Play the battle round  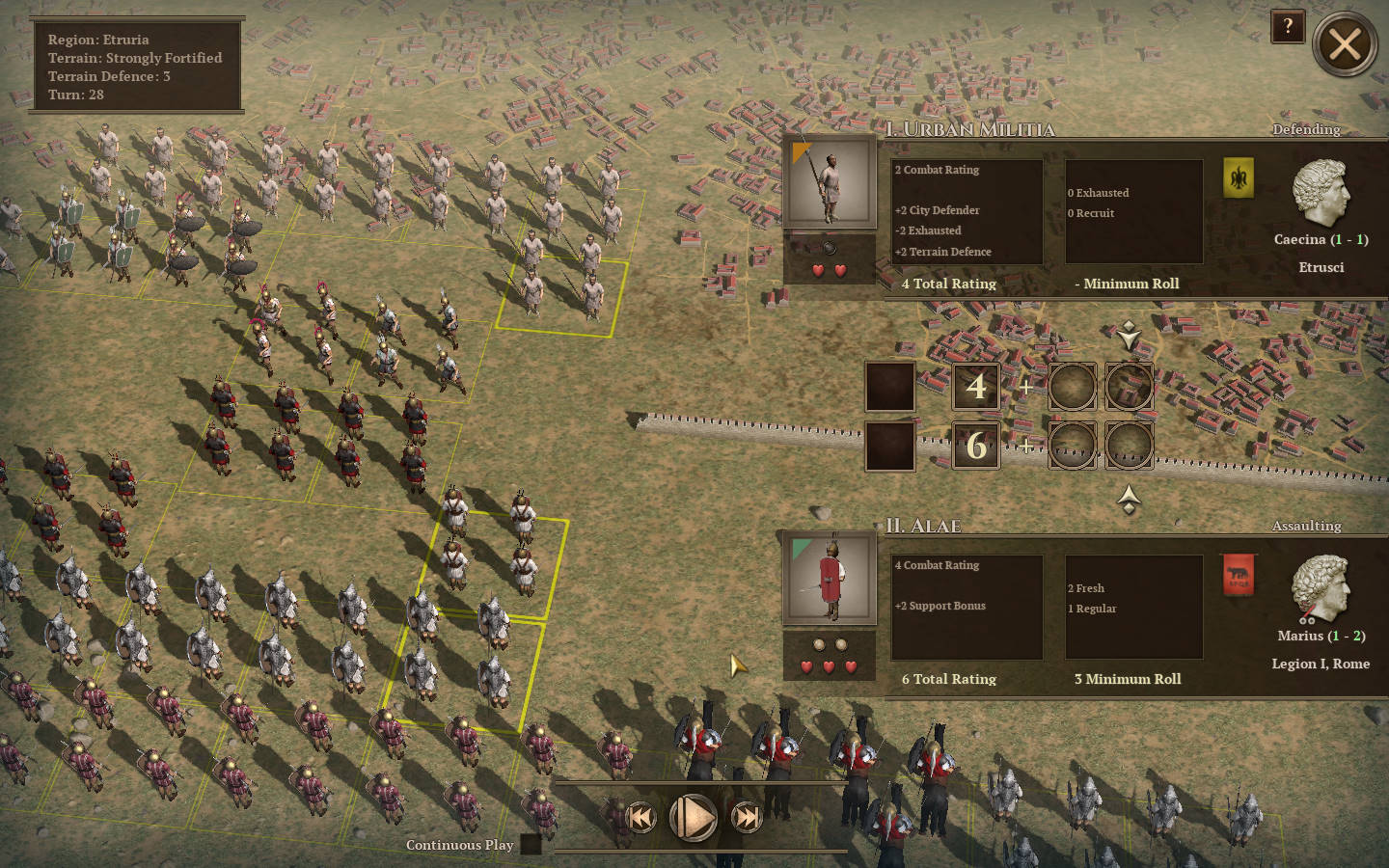[x=693, y=818]
